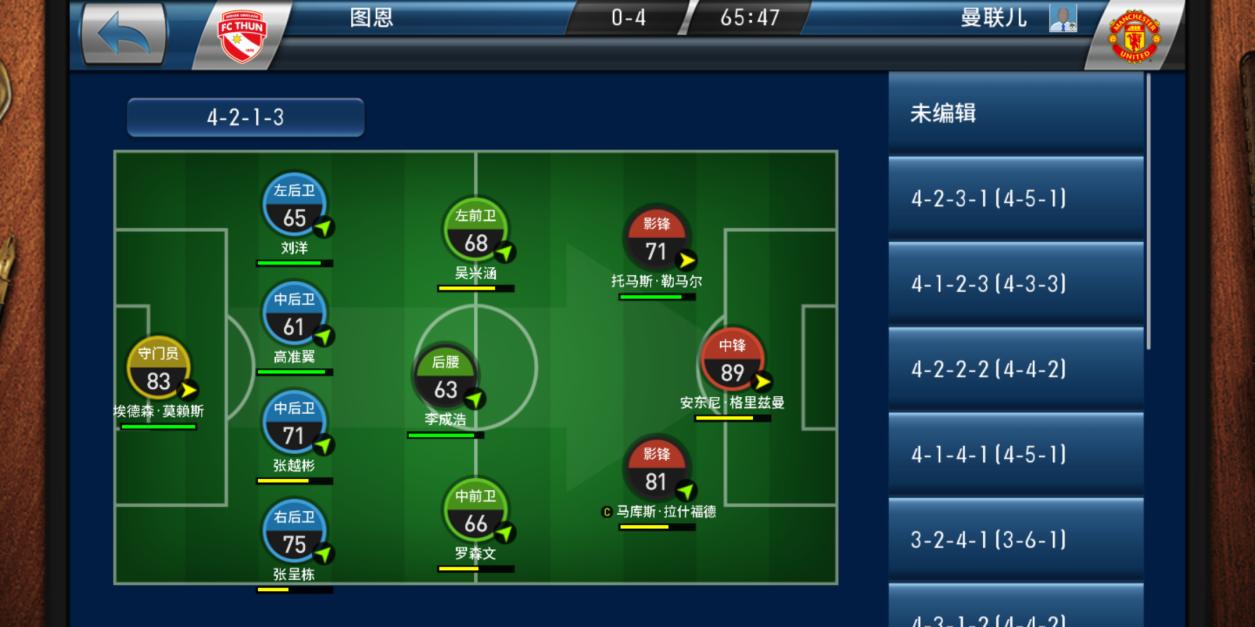Image resolution: width=1255 pixels, height=627 pixels.
Task: Pick the 4-2-2-2 (4-4-2) formation
Action: tap(1015, 369)
